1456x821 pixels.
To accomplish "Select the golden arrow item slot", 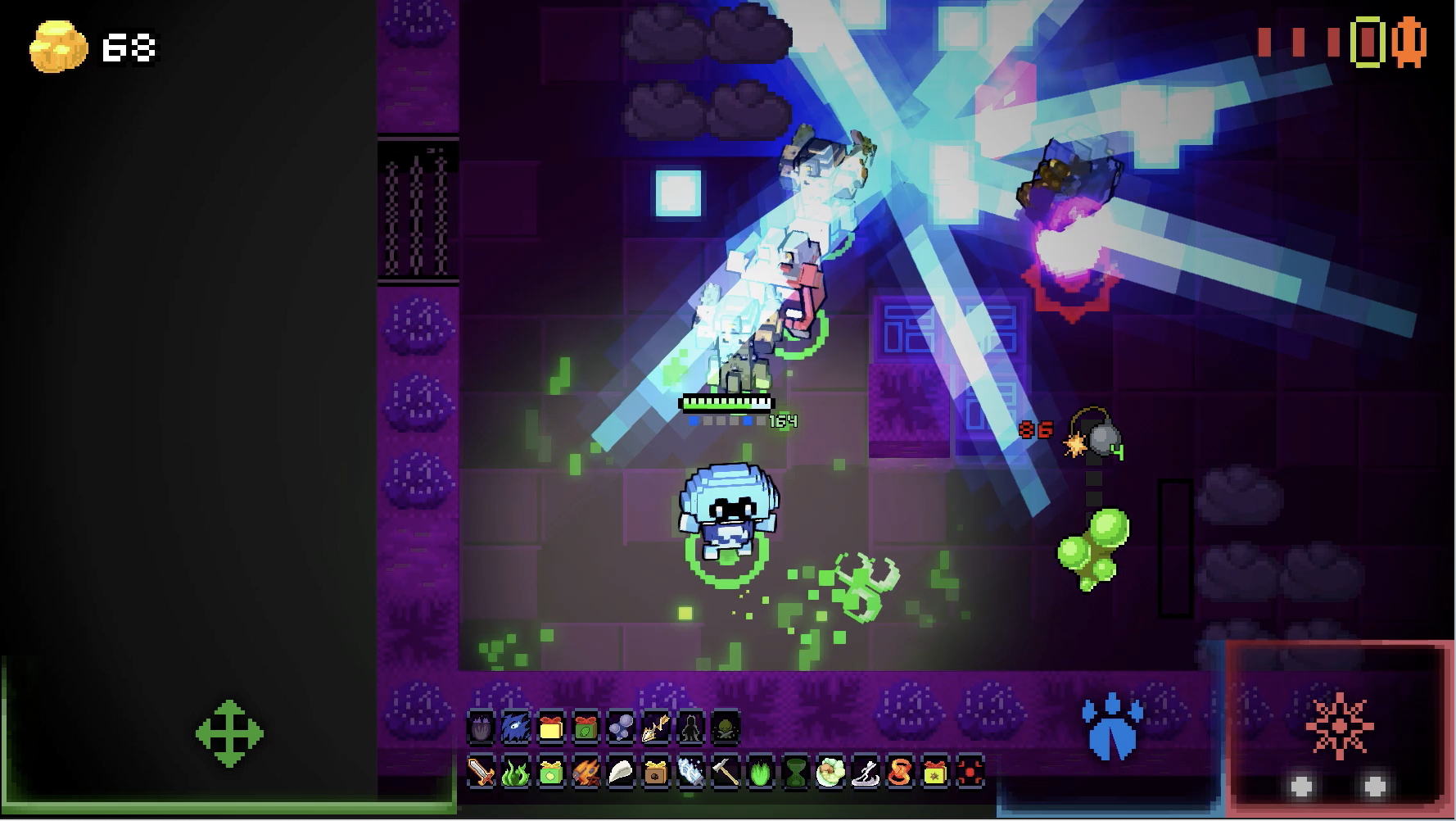I will [655, 727].
